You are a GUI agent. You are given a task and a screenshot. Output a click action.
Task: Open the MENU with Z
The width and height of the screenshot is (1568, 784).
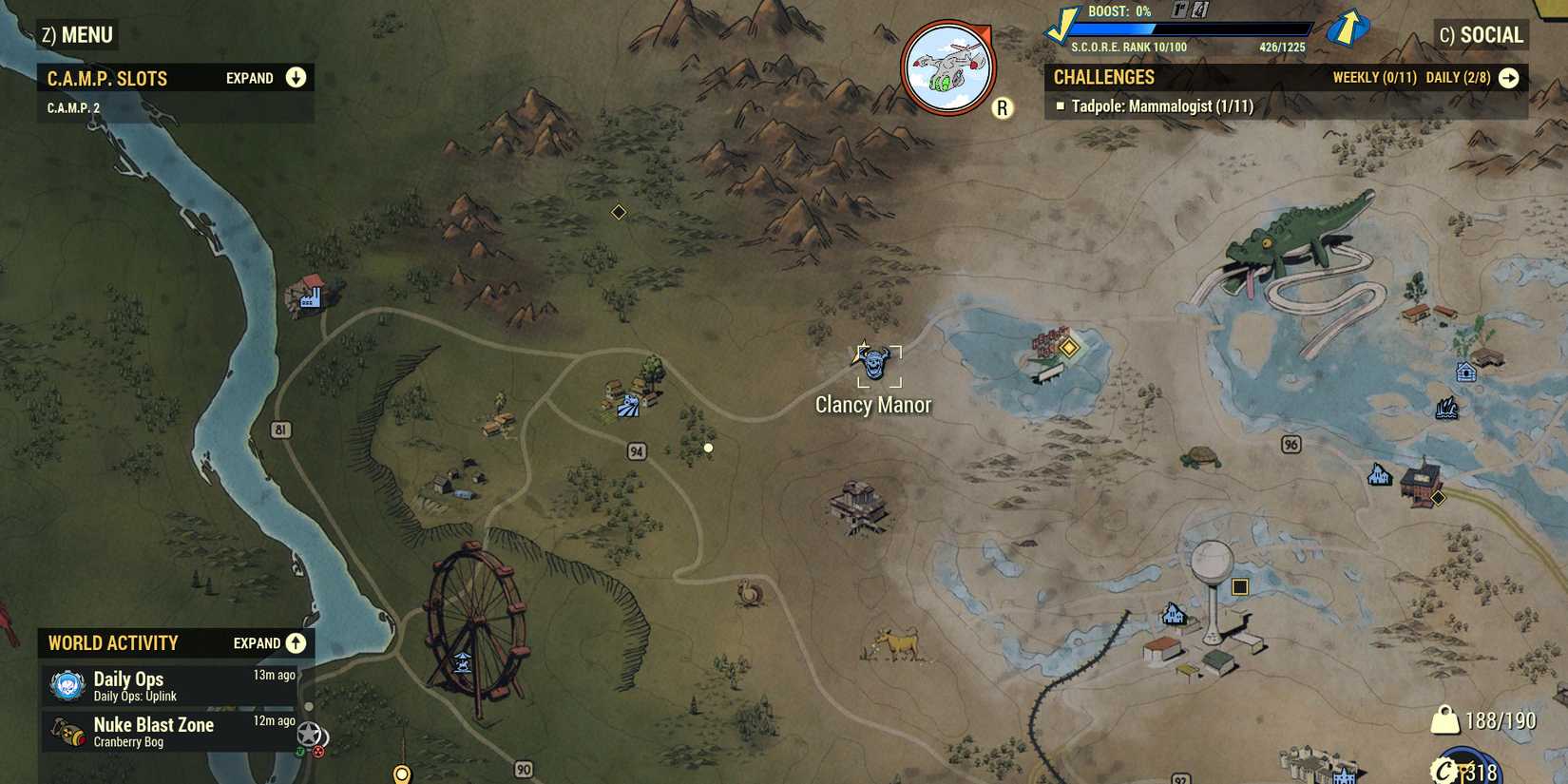point(76,33)
